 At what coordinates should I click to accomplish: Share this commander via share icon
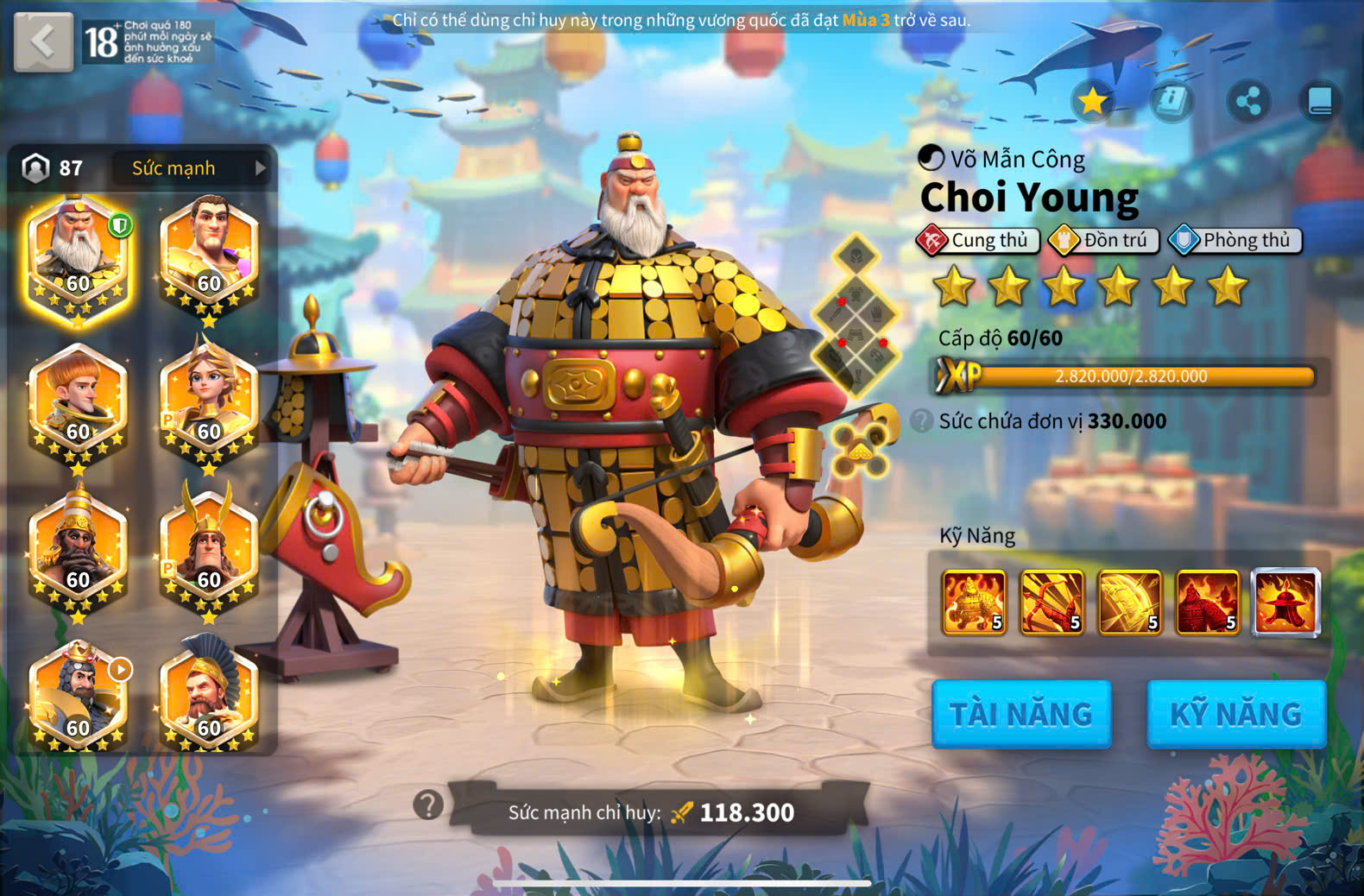point(1248,102)
